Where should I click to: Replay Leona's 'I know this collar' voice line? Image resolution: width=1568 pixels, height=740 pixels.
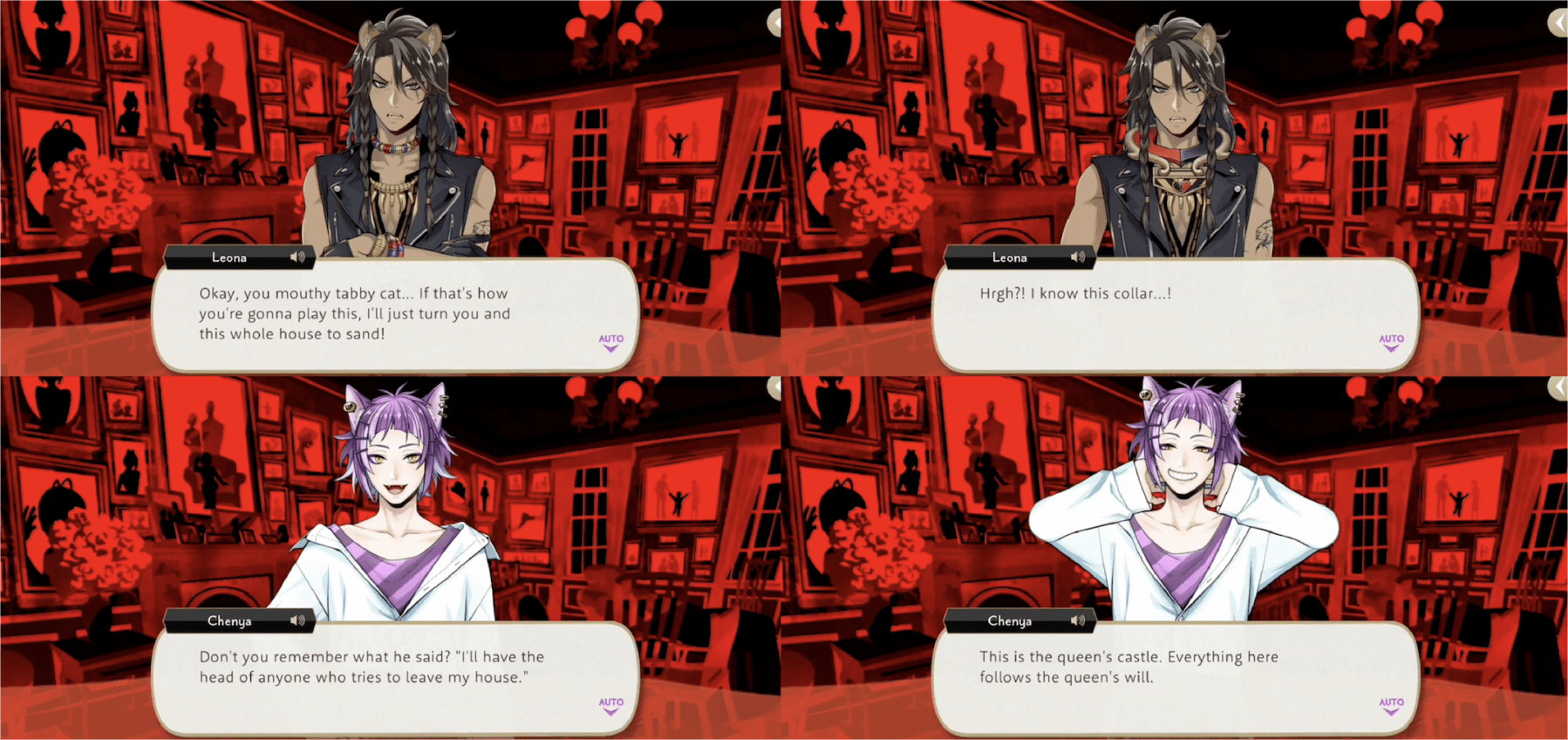click(1080, 256)
